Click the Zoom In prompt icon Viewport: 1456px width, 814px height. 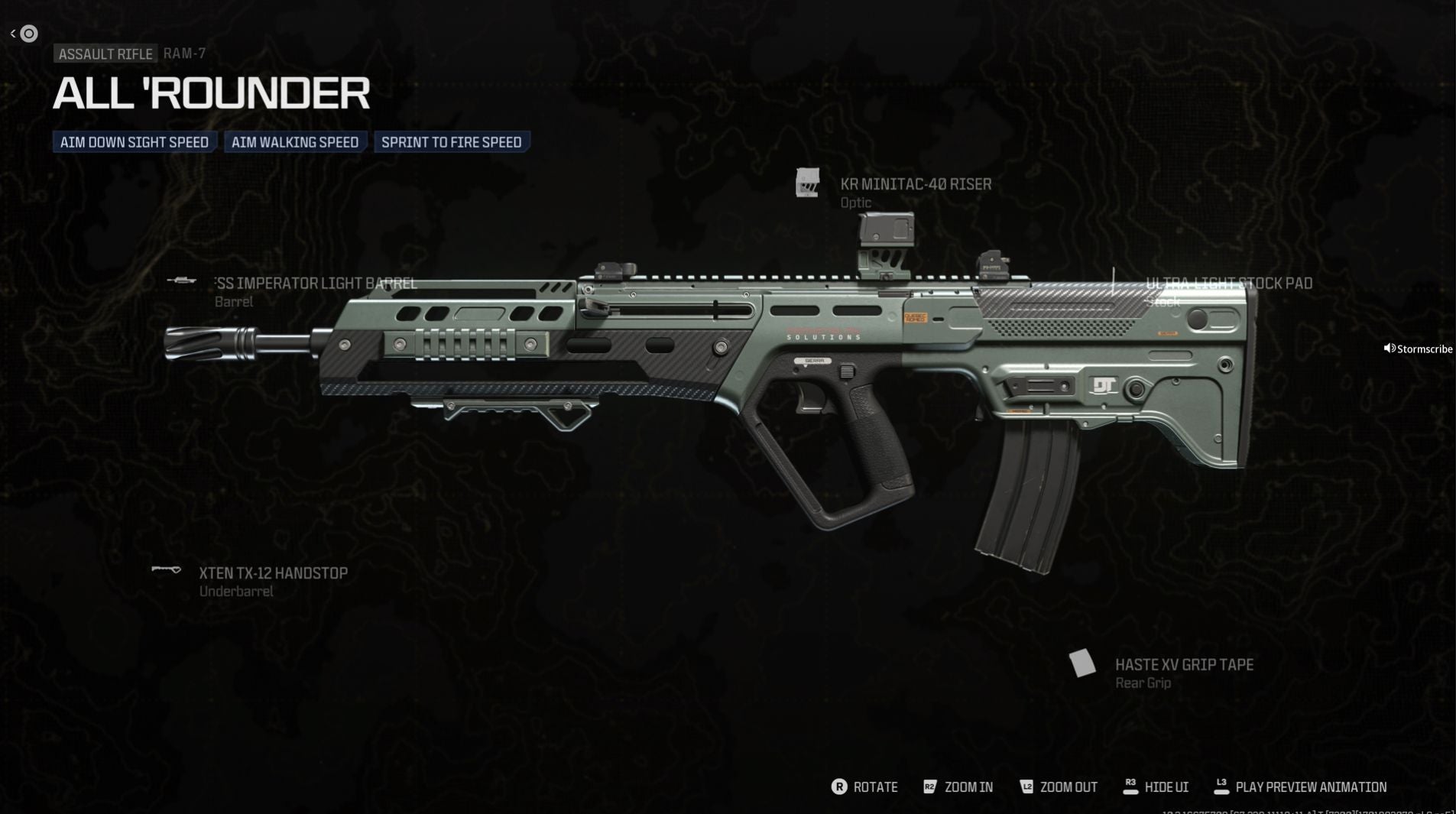click(931, 786)
